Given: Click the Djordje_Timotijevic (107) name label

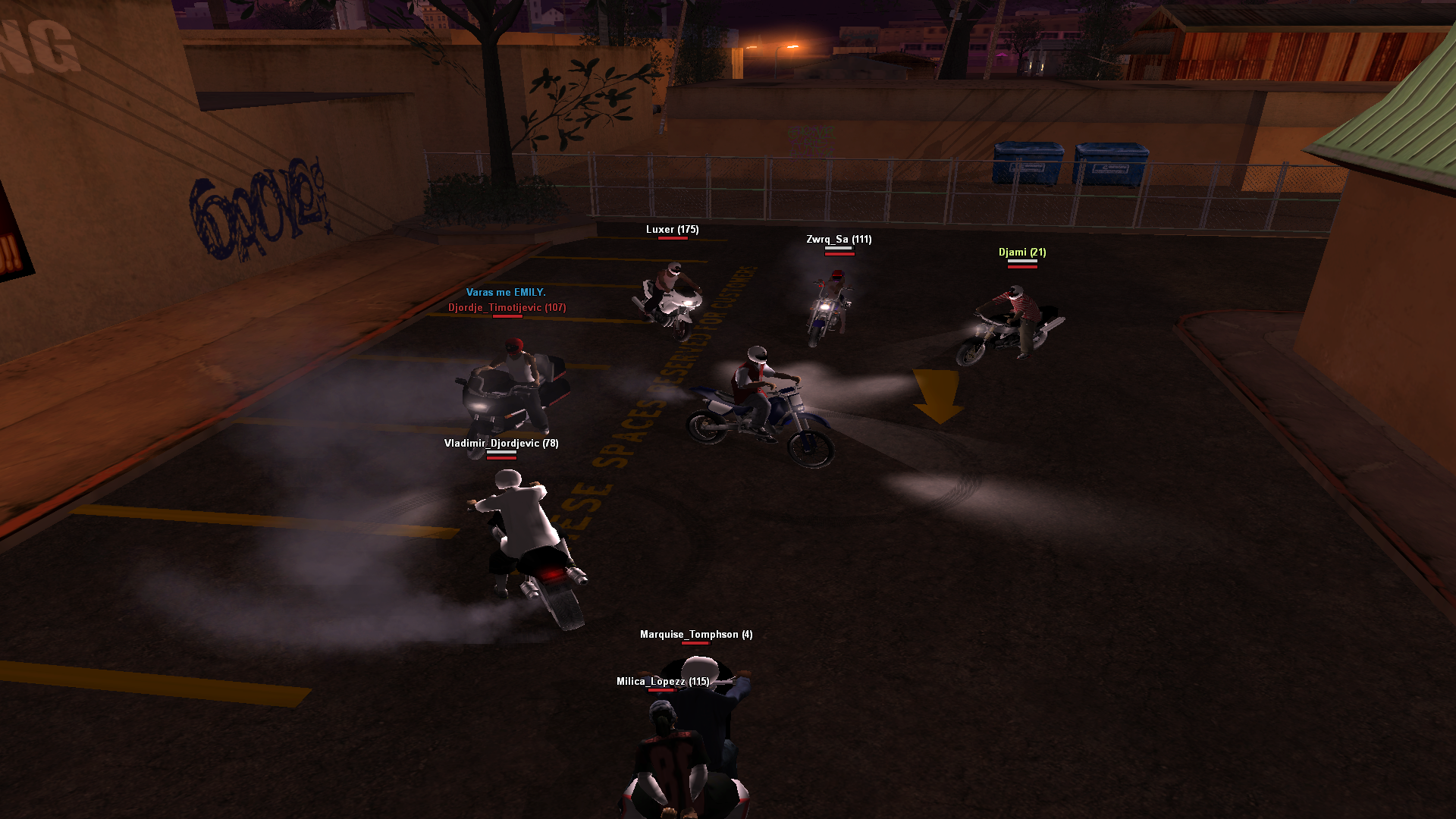Looking at the screenshot, I should tap(507, 308).
